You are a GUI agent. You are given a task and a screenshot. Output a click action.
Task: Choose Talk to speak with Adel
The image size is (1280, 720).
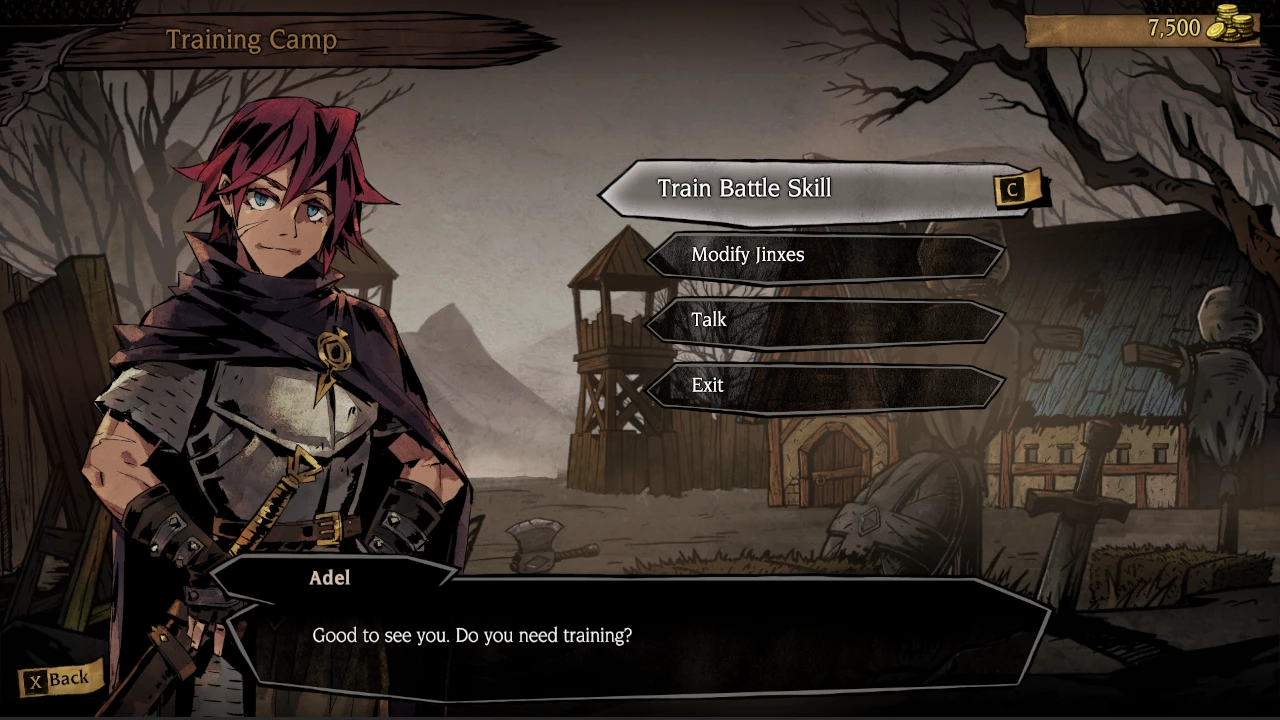tap(825, 320)
